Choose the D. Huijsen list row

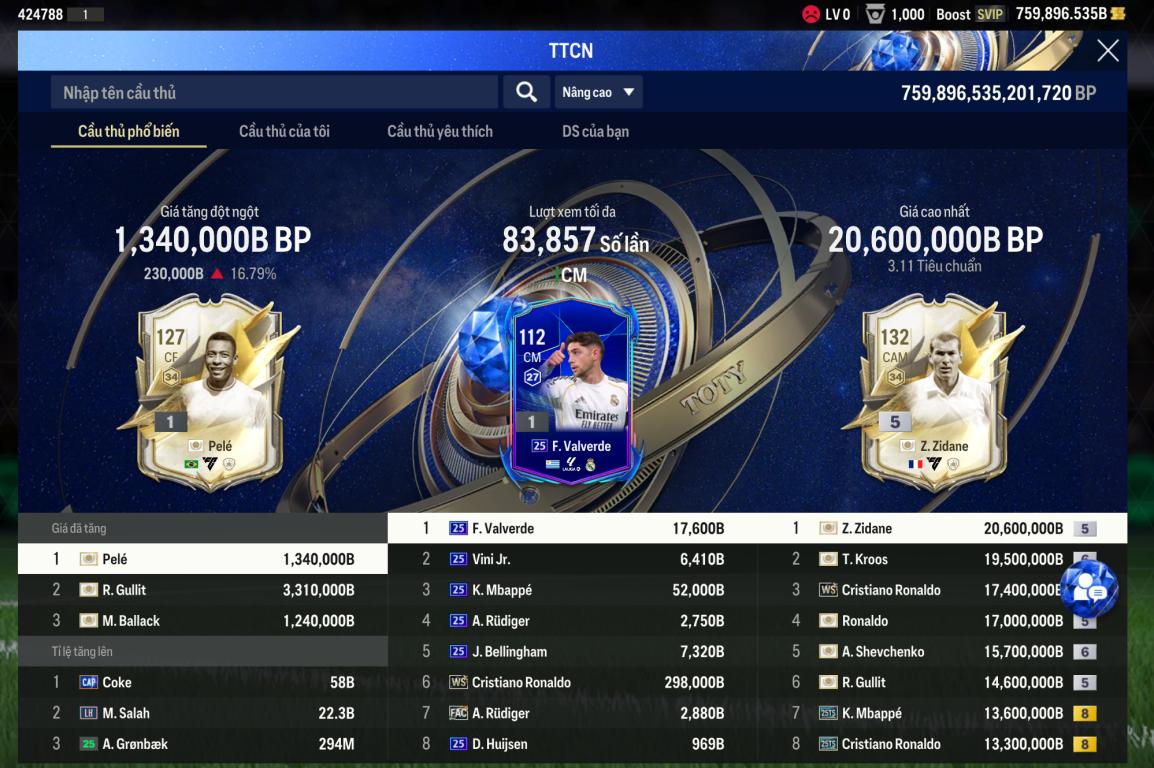click(x=572, y=744)
